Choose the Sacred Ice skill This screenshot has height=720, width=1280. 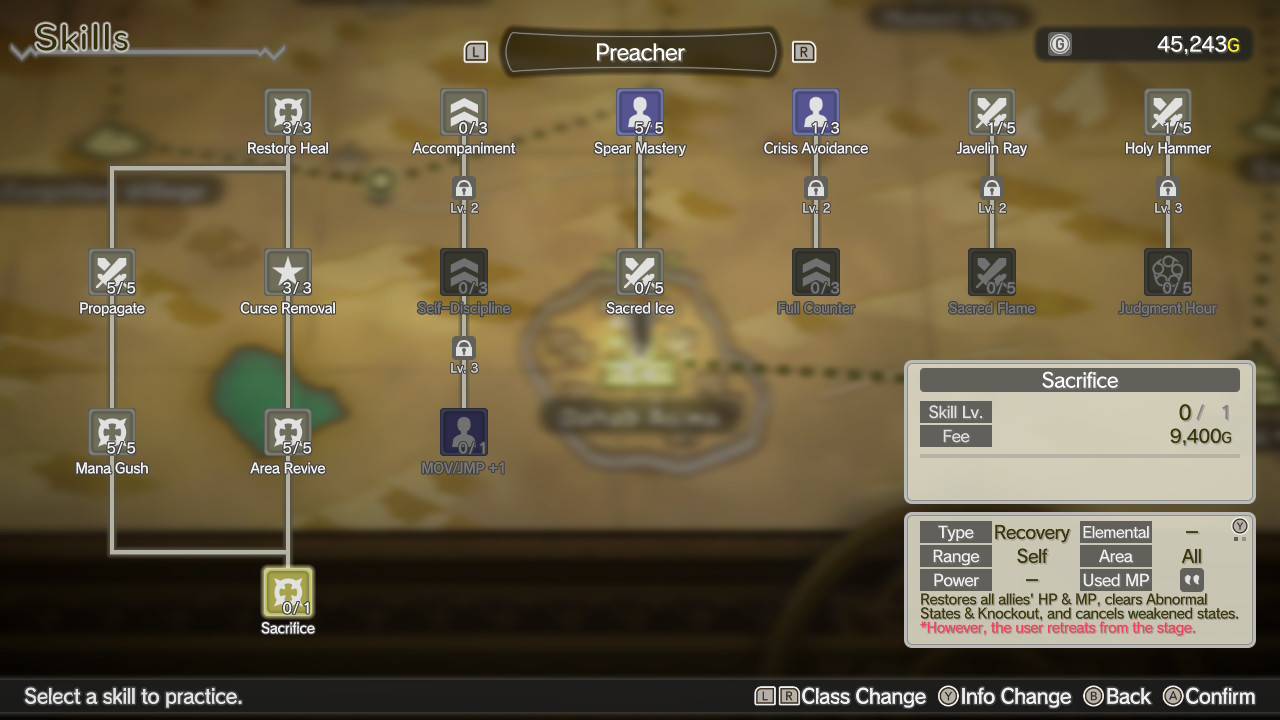point(640,273)
